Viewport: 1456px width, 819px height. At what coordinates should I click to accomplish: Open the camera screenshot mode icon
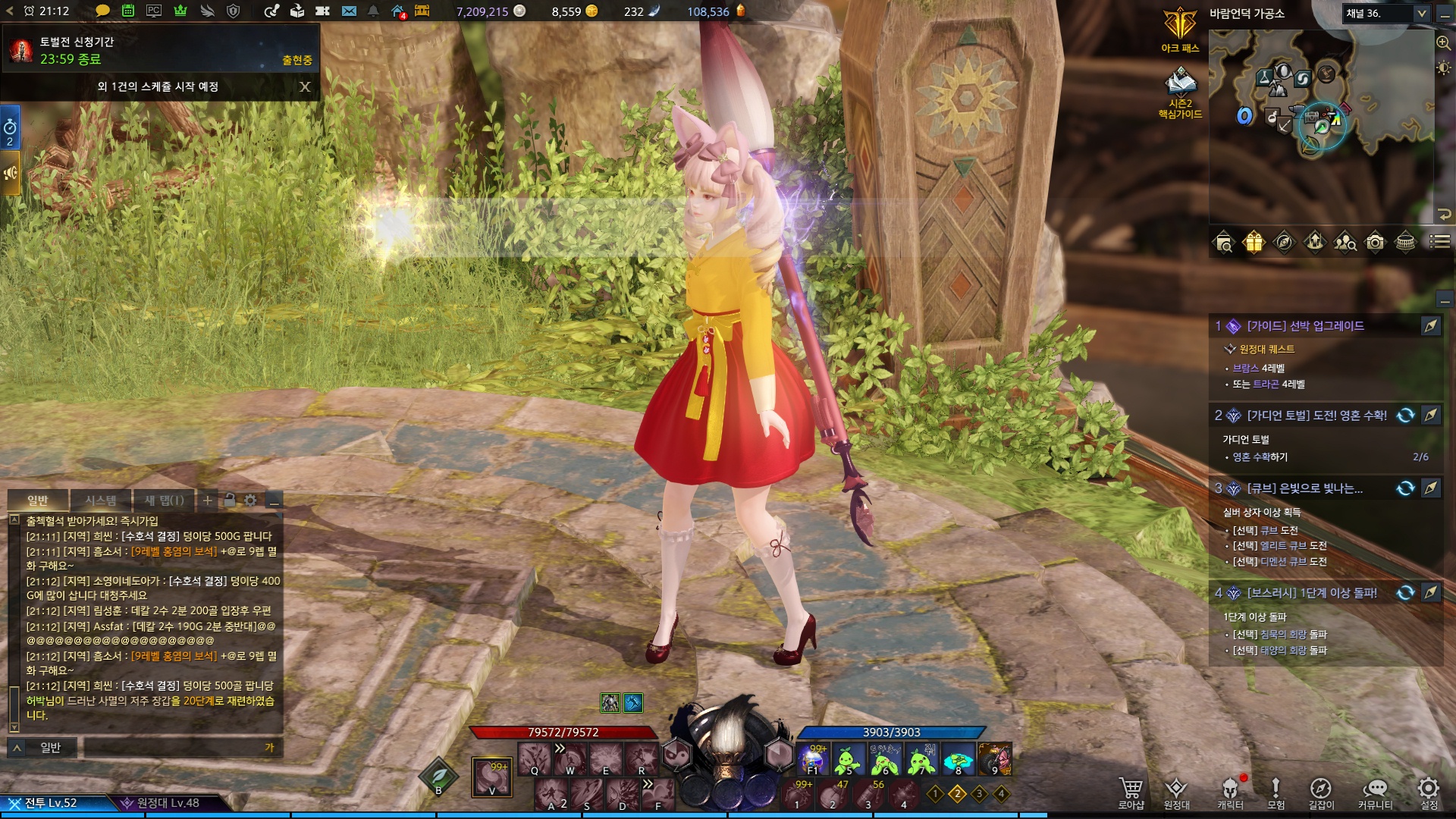pyautogui.click(x=1375, y=242)
